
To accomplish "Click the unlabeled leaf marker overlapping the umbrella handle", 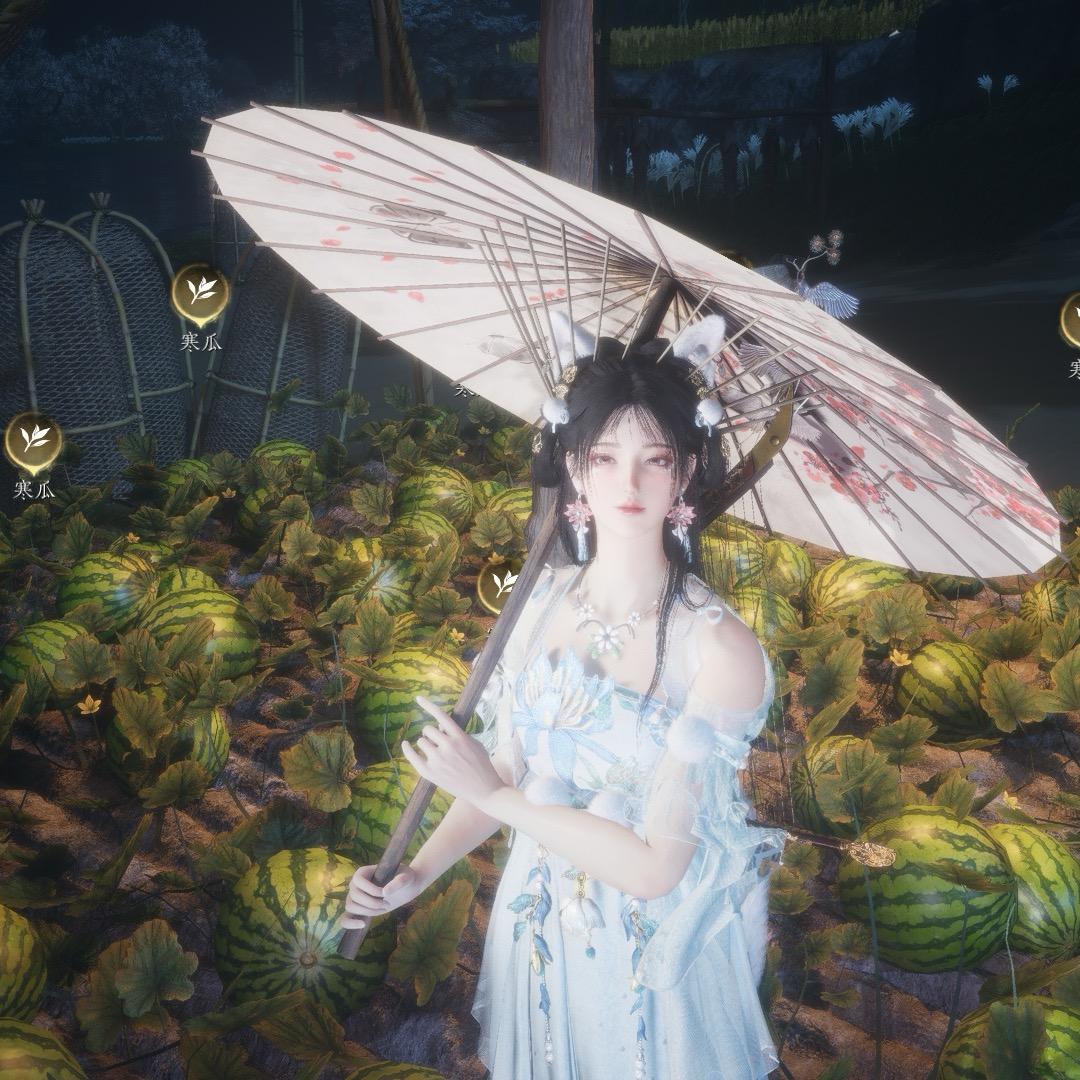I will pos(500,585).
